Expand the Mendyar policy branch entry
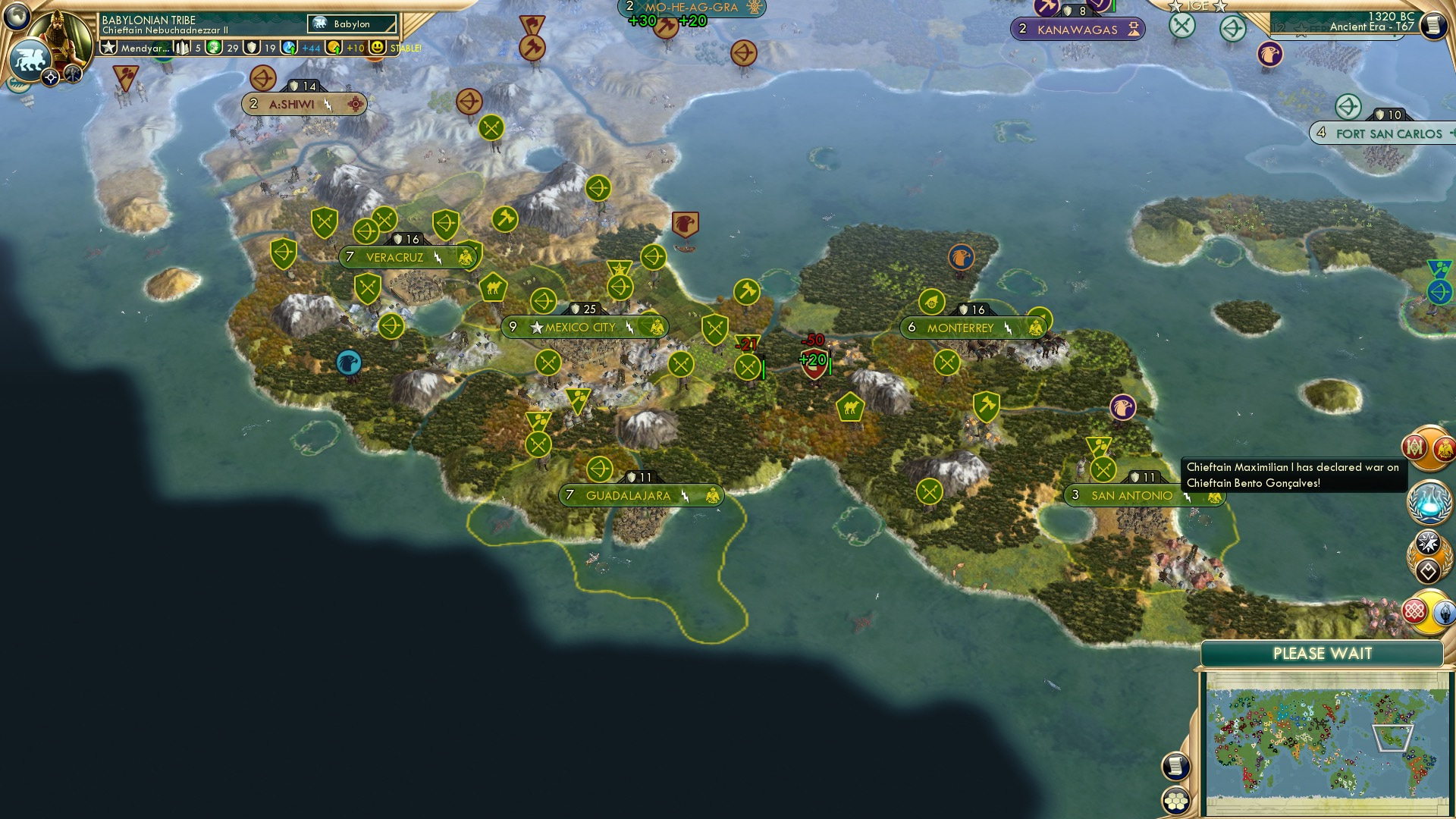Viewport: 1456px width, 819px height. [144, 47]
